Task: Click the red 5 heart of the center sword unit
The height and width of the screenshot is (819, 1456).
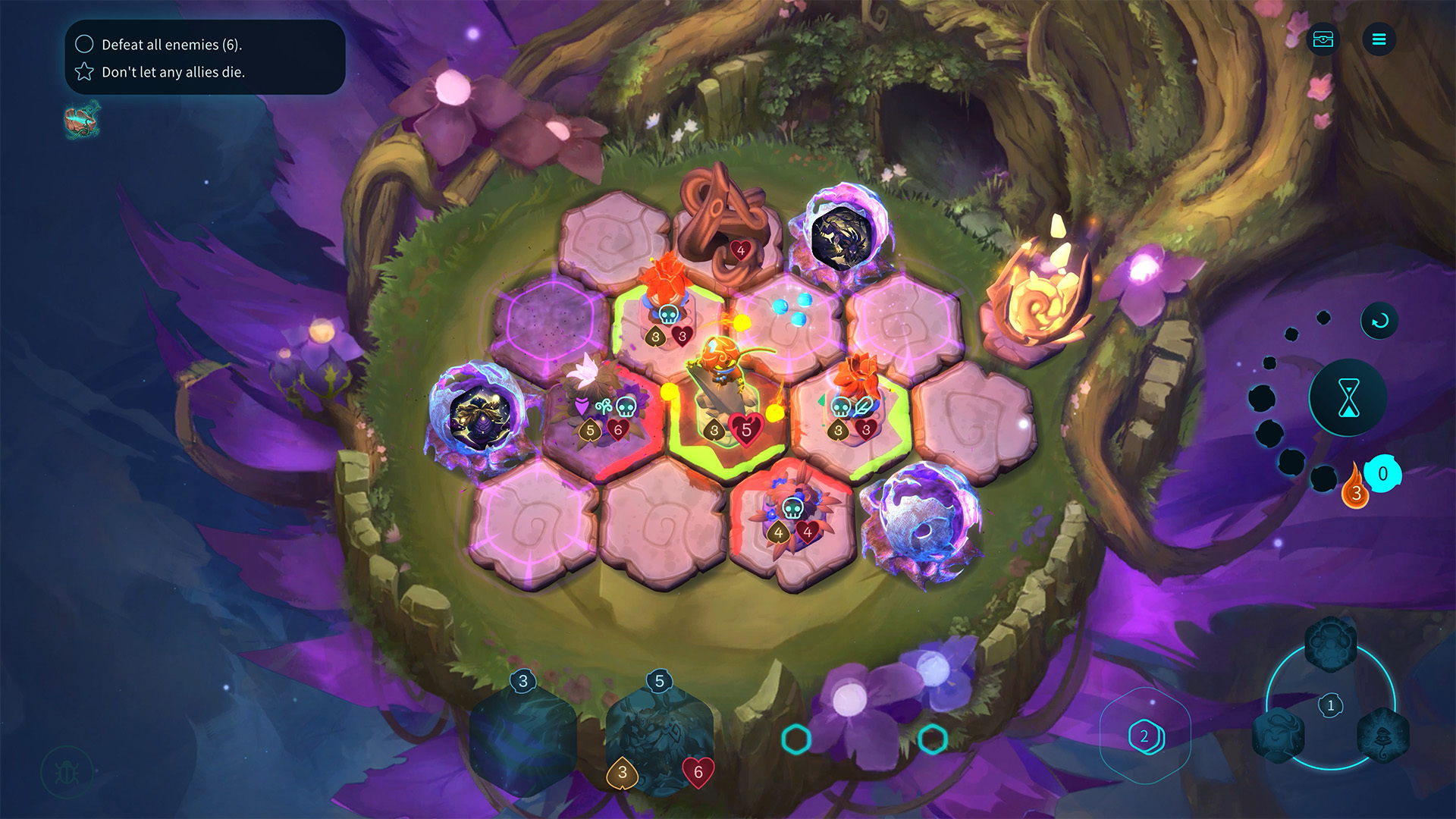Action: [x=745, y=428]
